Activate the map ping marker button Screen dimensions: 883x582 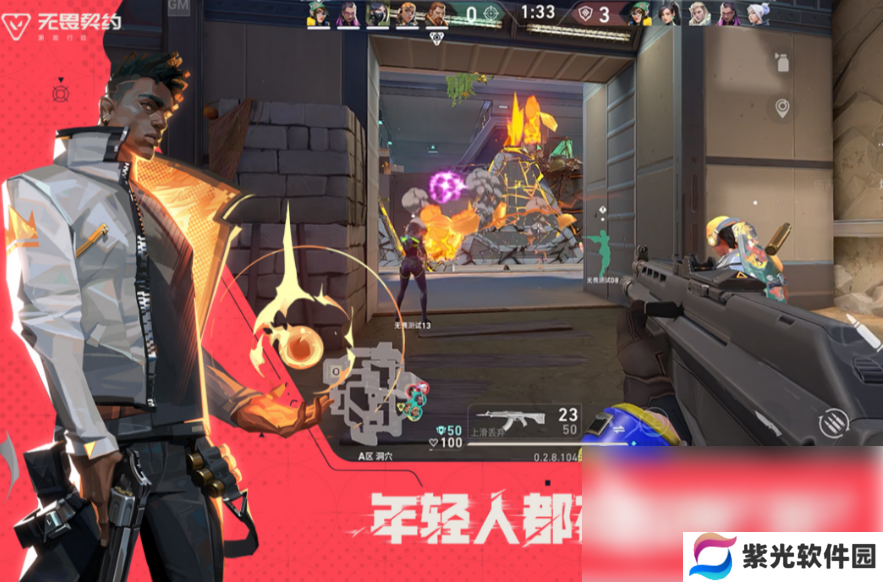click(x=782, y=108)
